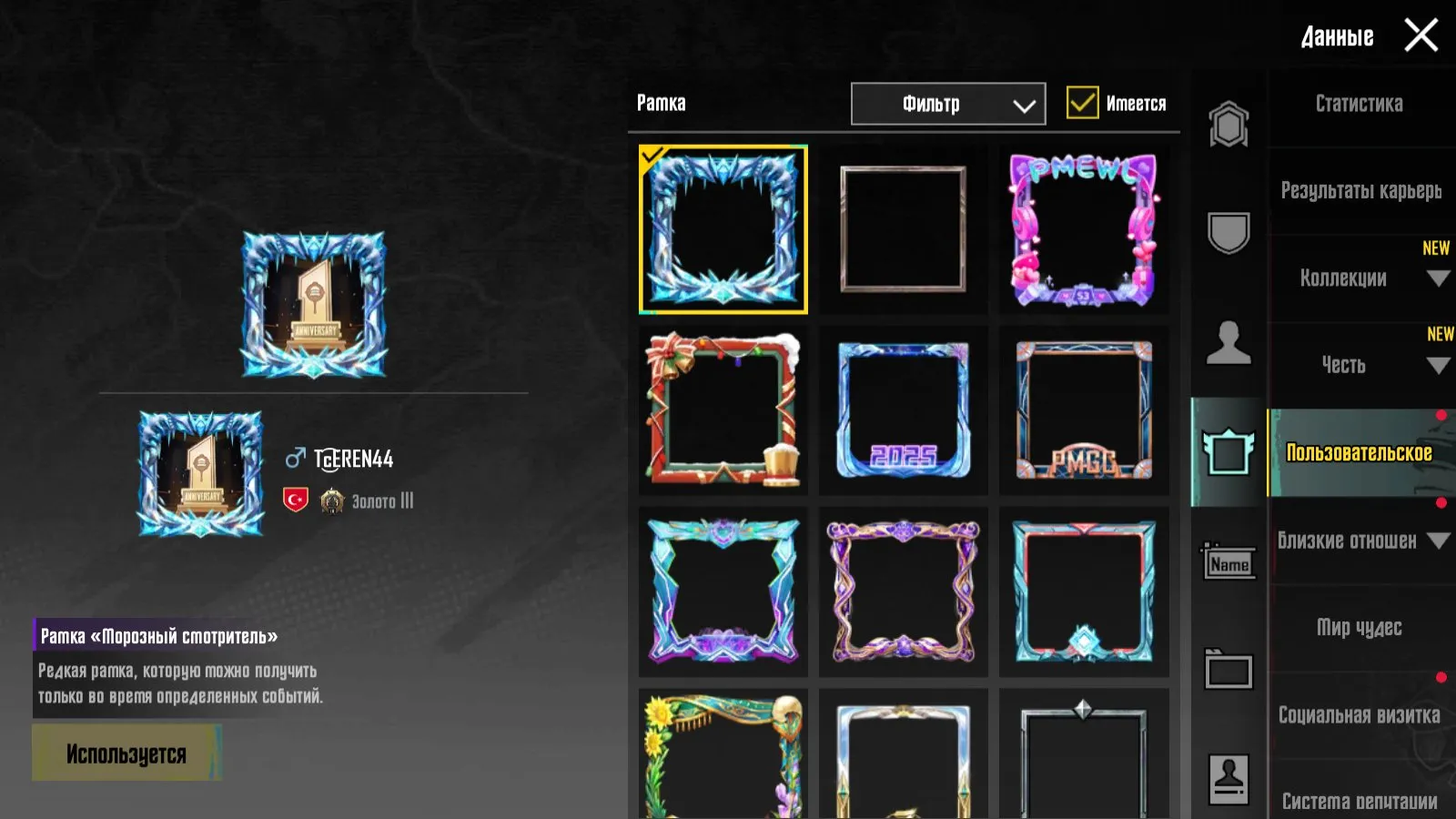Select the PMGC frame thumbnail
This screenshot has height=819, width=1456.
1084,409
